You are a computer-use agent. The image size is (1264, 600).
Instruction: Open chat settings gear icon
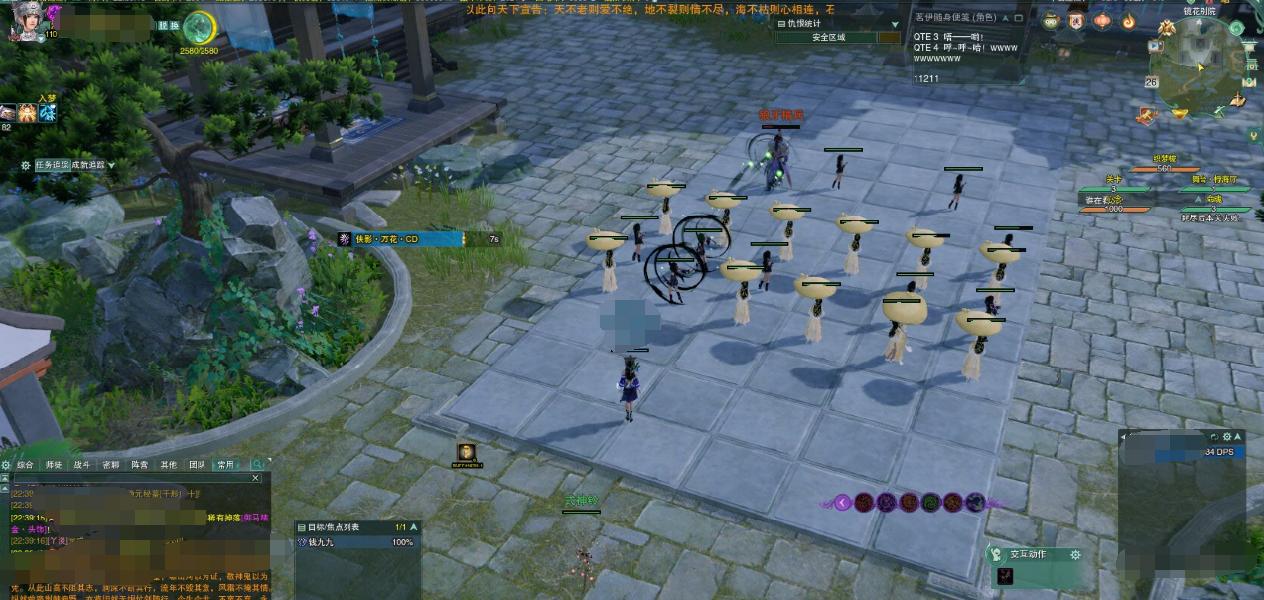click(6, 465)
